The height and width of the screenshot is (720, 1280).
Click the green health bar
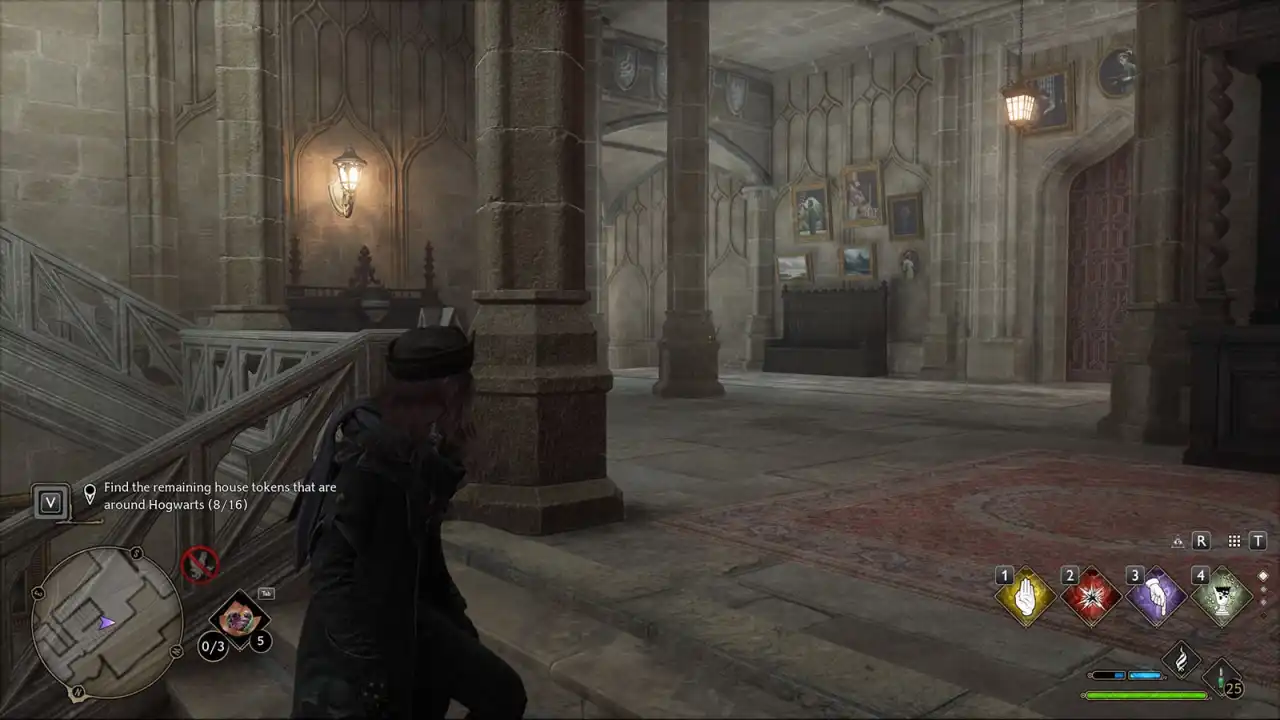point(1144,694)
